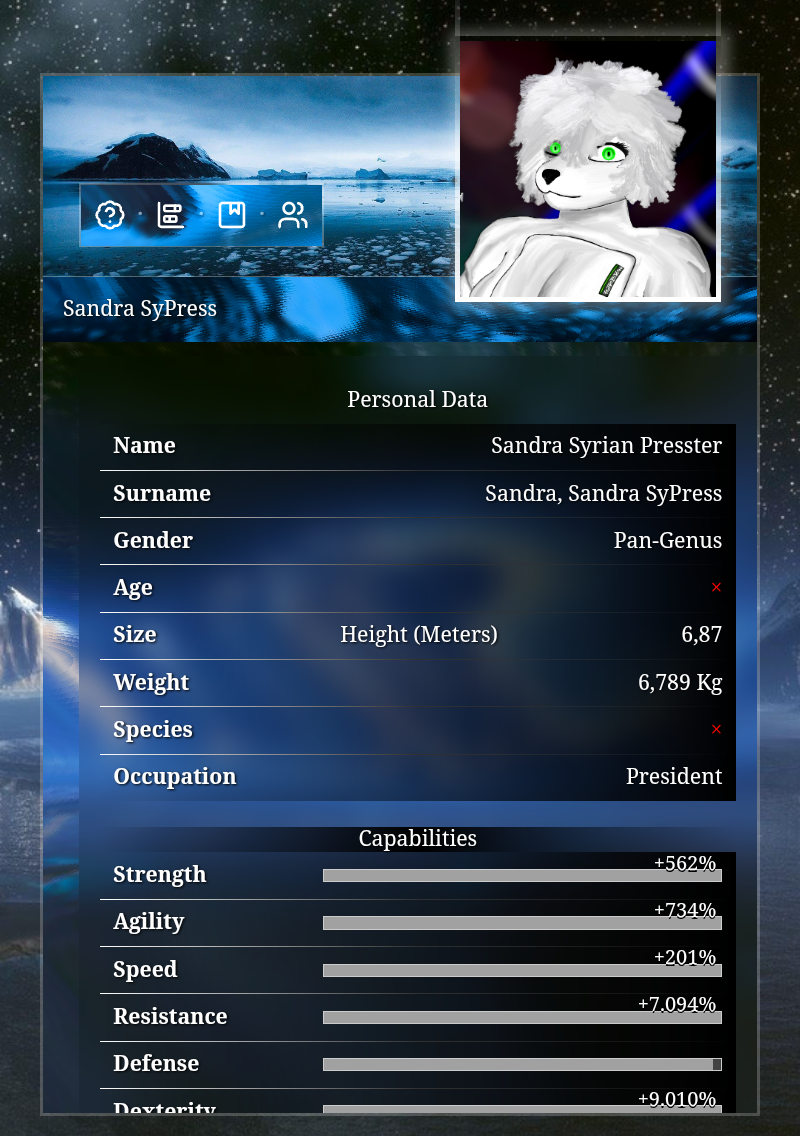Open the question mark badge icon
This screenshot has width=800, height=1136.
point(109,215)
